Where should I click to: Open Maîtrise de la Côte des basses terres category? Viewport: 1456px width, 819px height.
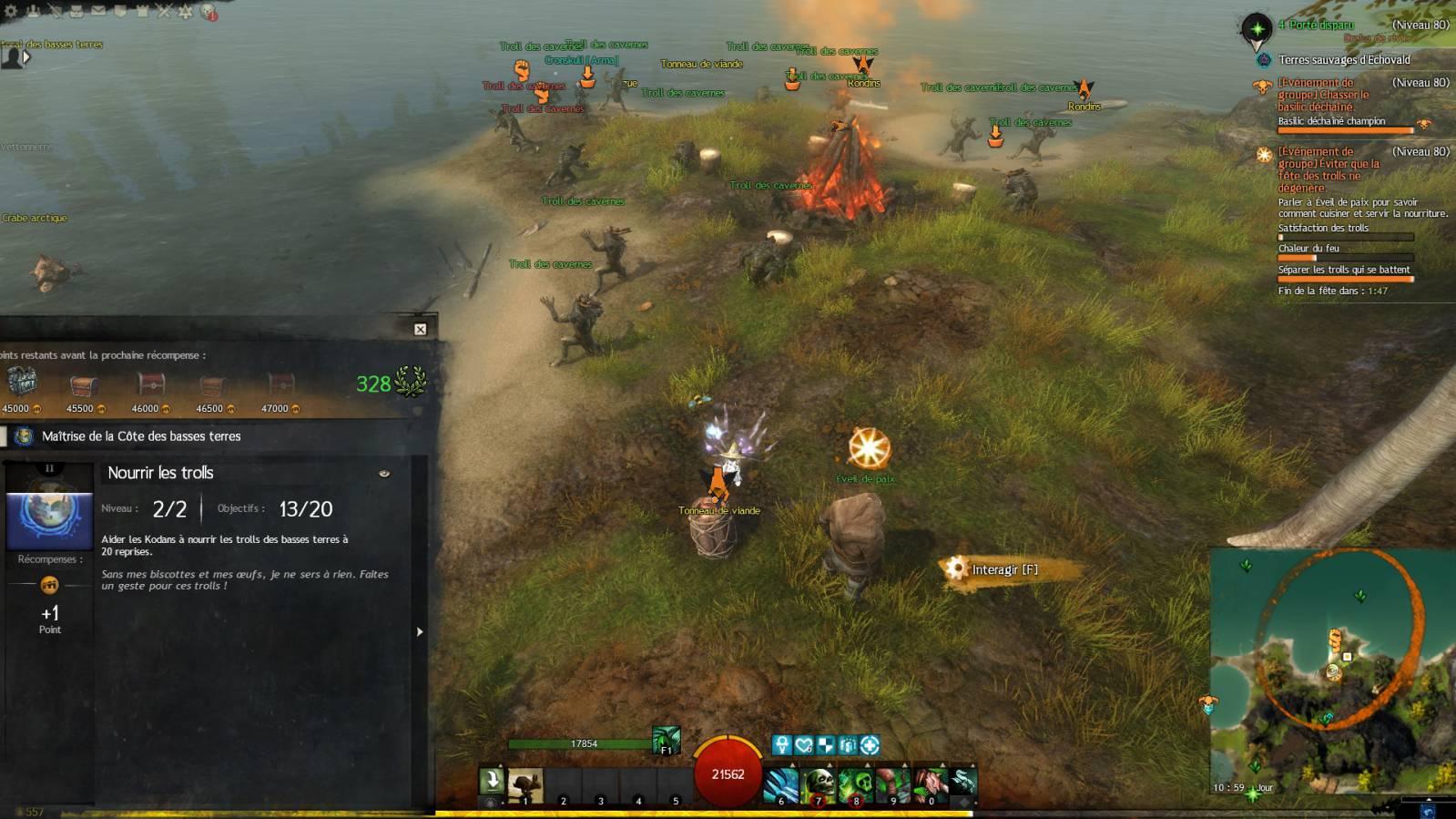click(141, 436)
